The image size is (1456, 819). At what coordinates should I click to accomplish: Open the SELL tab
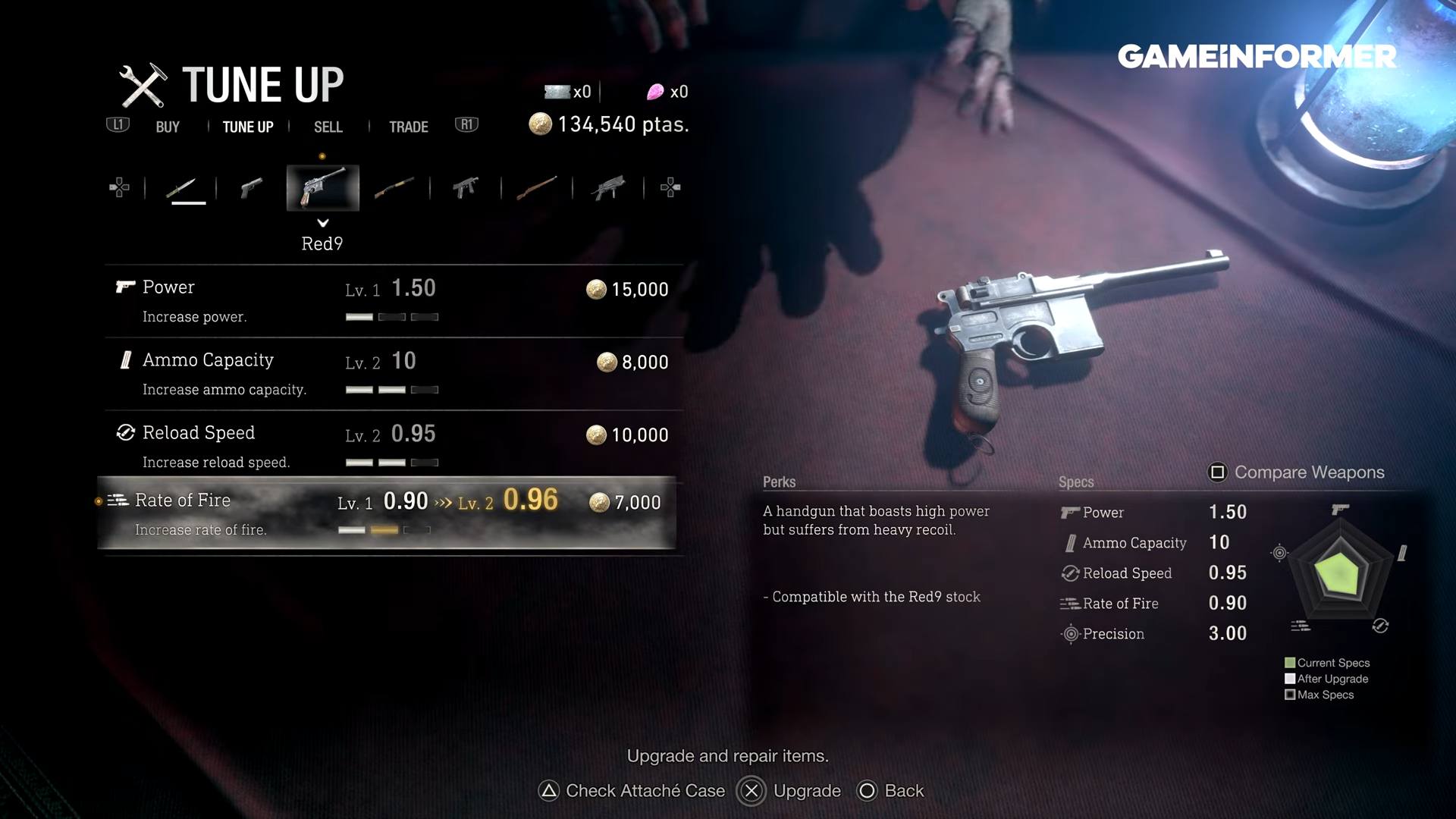pos(328,127)
